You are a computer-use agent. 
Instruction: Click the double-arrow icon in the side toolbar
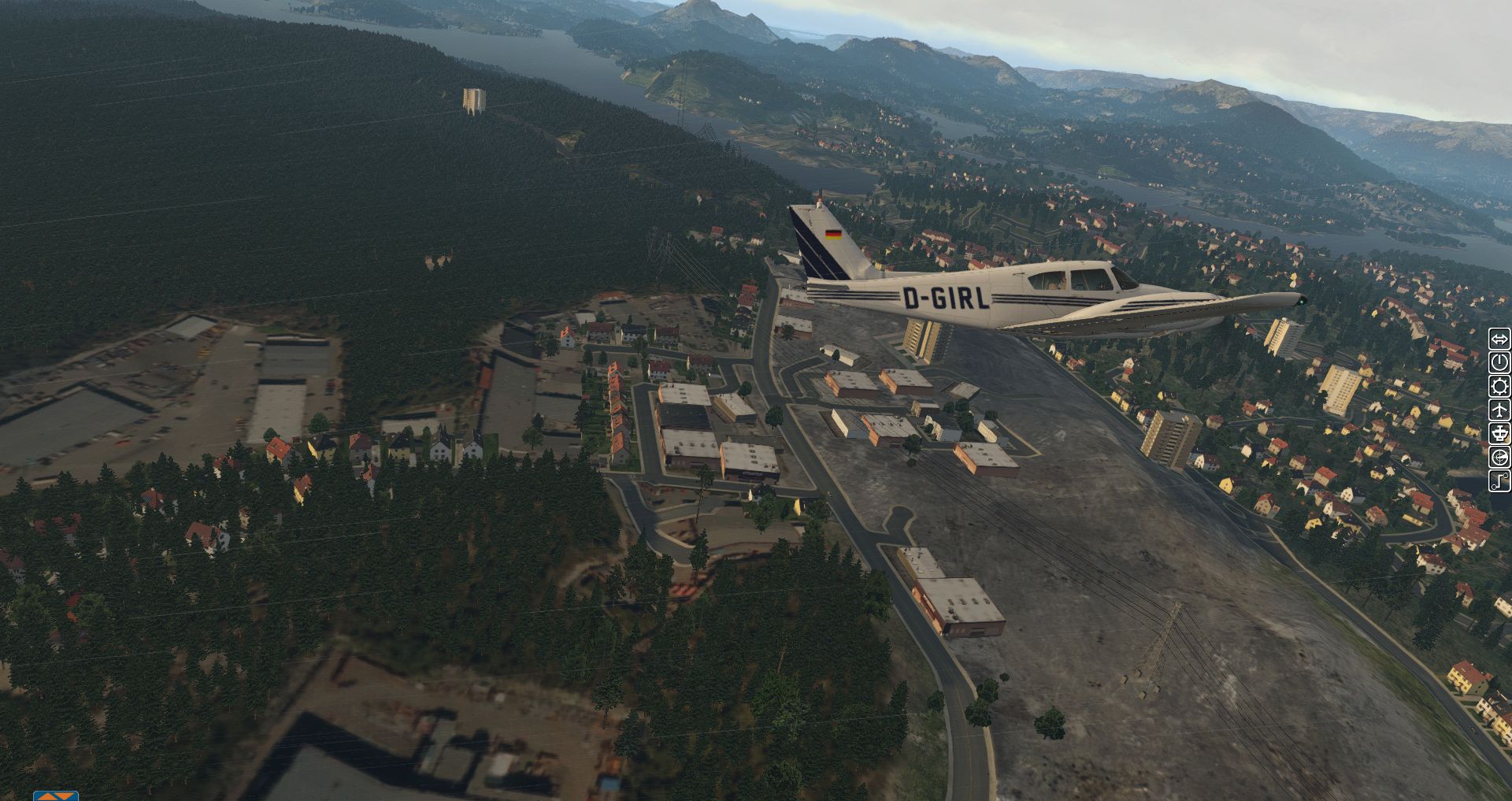[x=1499, y=339]
